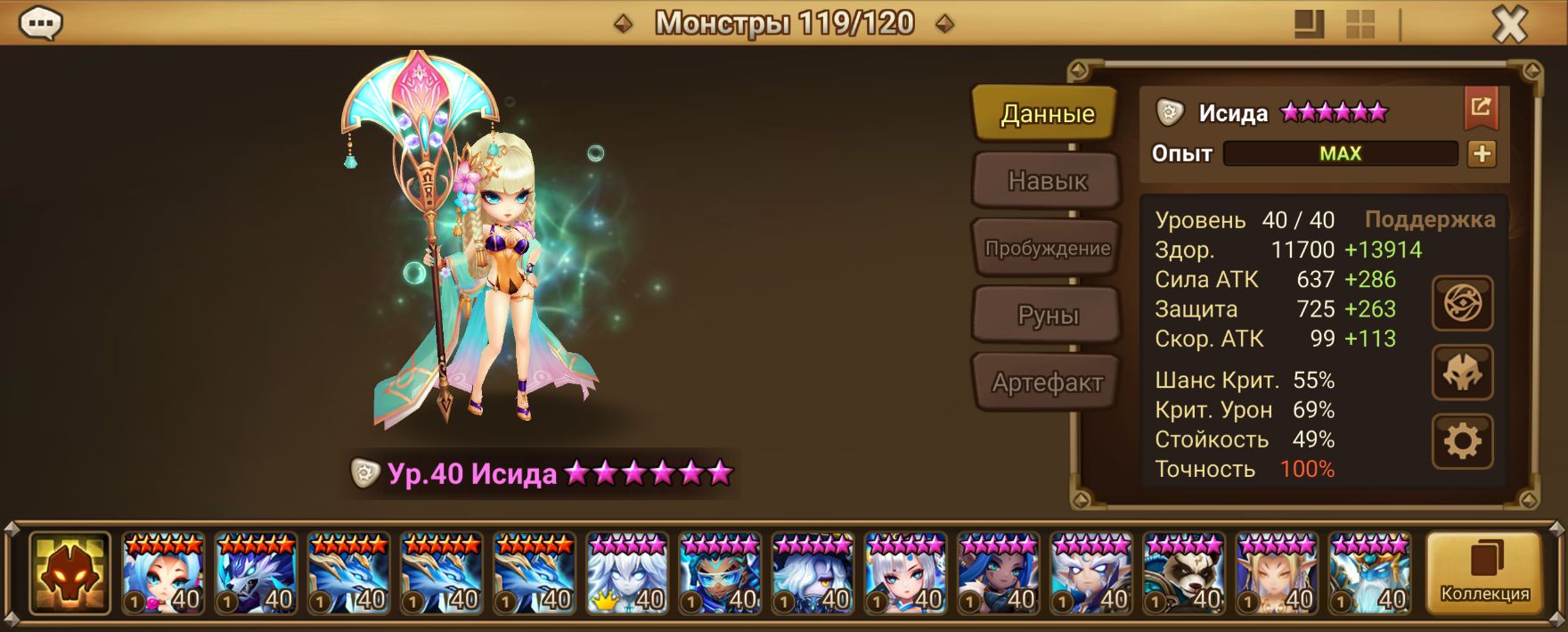Select the blue wolf monster thumbnail
Image resolution: width=1568 pixels, height=632 pixels.
[256, 573]
